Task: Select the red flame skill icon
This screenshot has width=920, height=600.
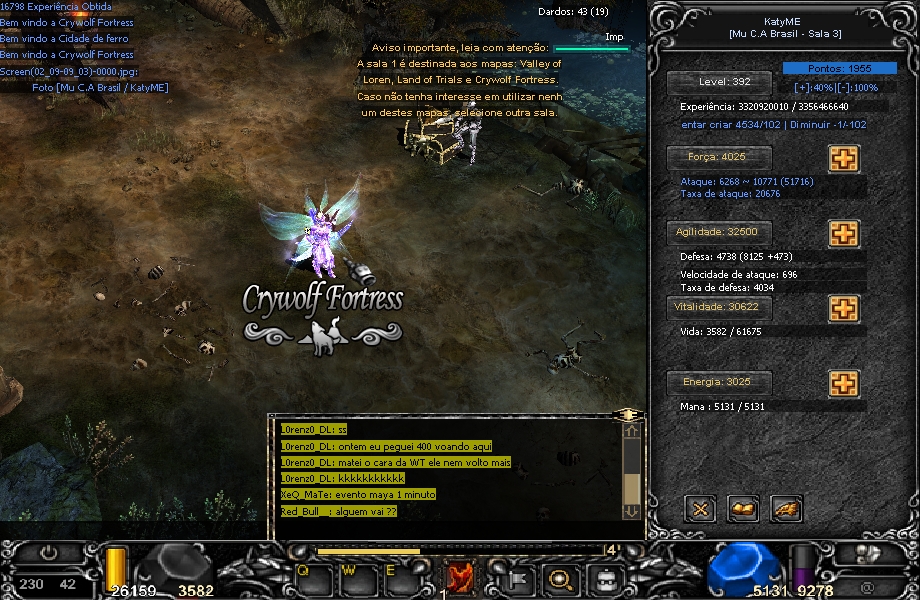Action: pyautogui.click(x=460, y=578)
